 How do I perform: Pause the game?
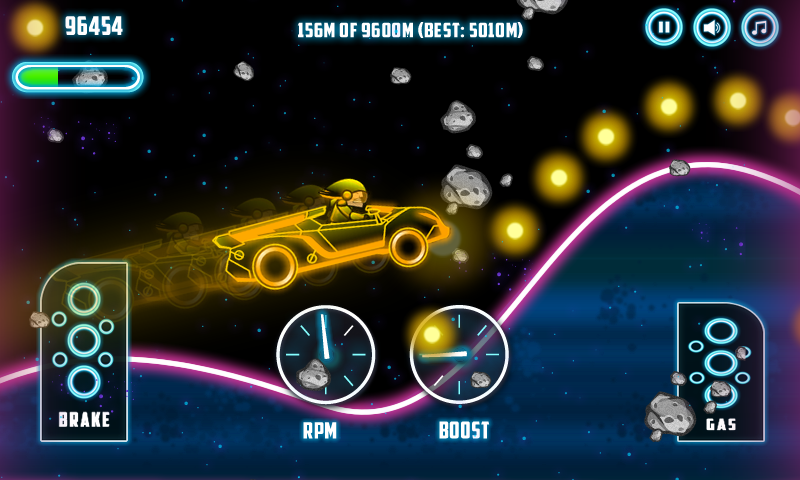pos(663,27)
